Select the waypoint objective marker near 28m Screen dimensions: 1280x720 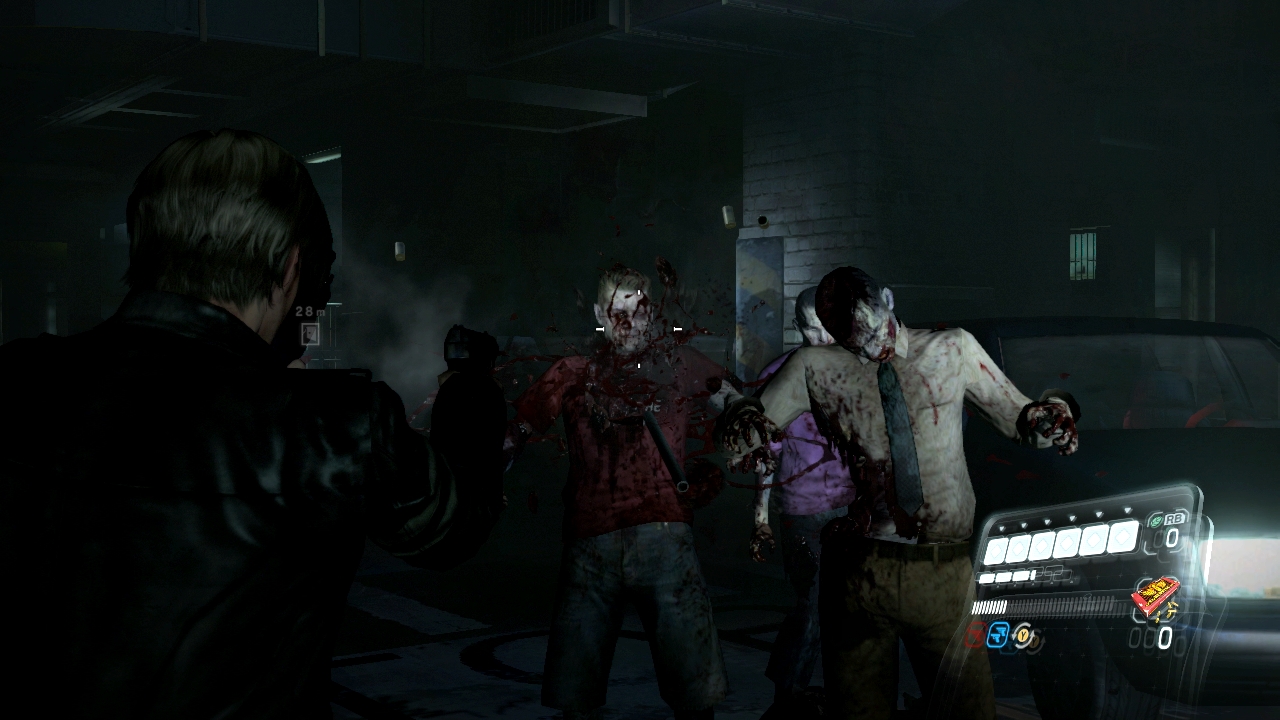[x=310, y=333]
